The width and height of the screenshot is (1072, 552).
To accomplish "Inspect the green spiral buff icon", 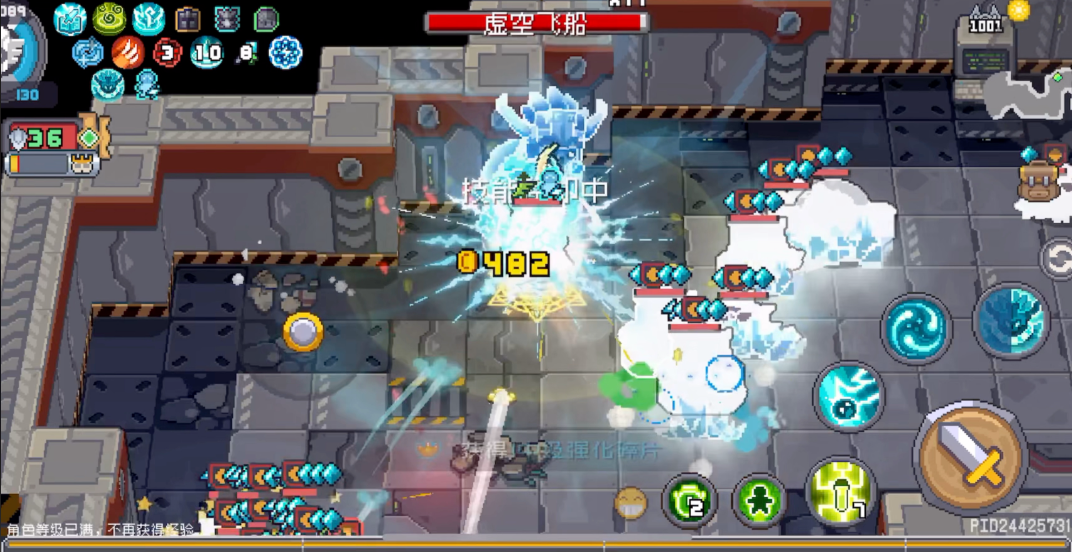I will (x=109, y=18).
